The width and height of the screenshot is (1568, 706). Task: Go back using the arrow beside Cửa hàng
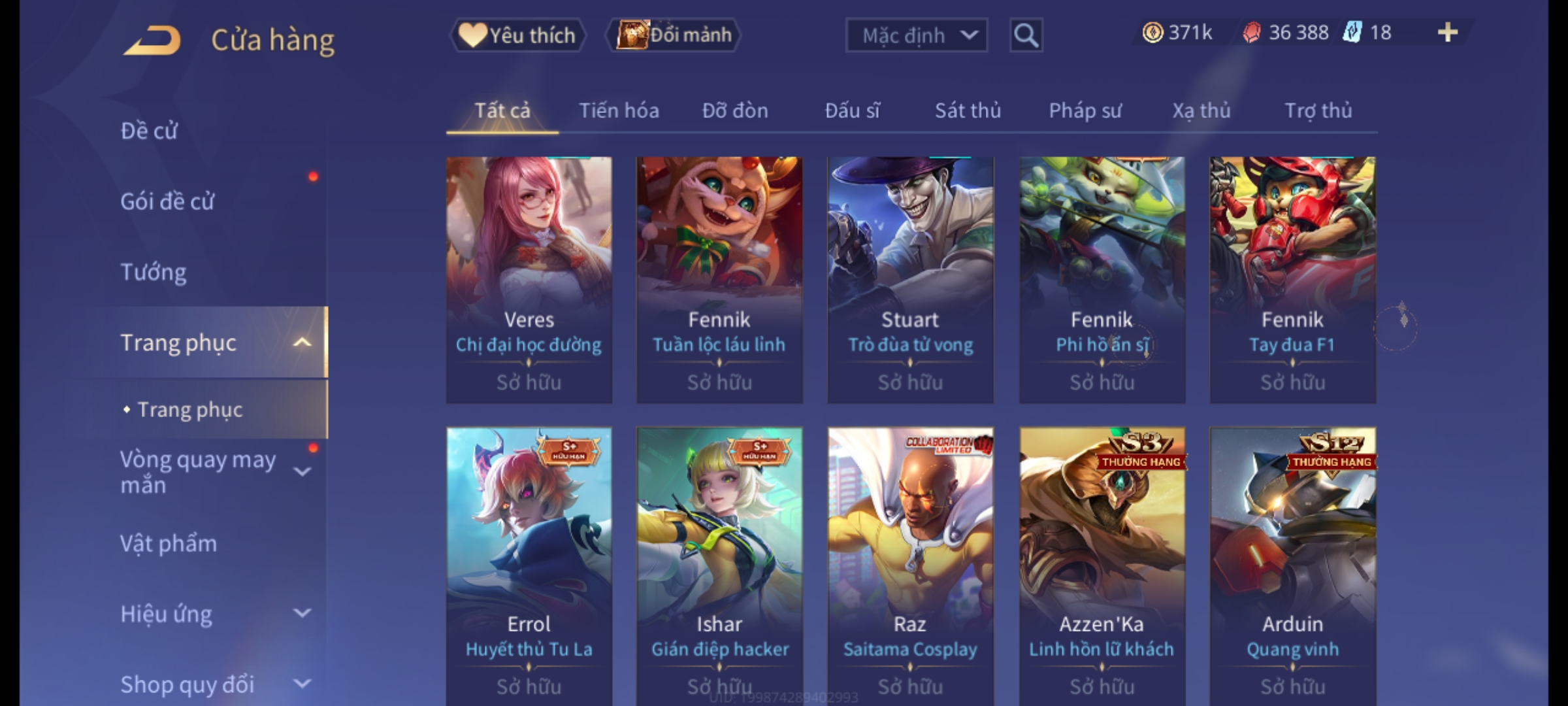[152, 41]
